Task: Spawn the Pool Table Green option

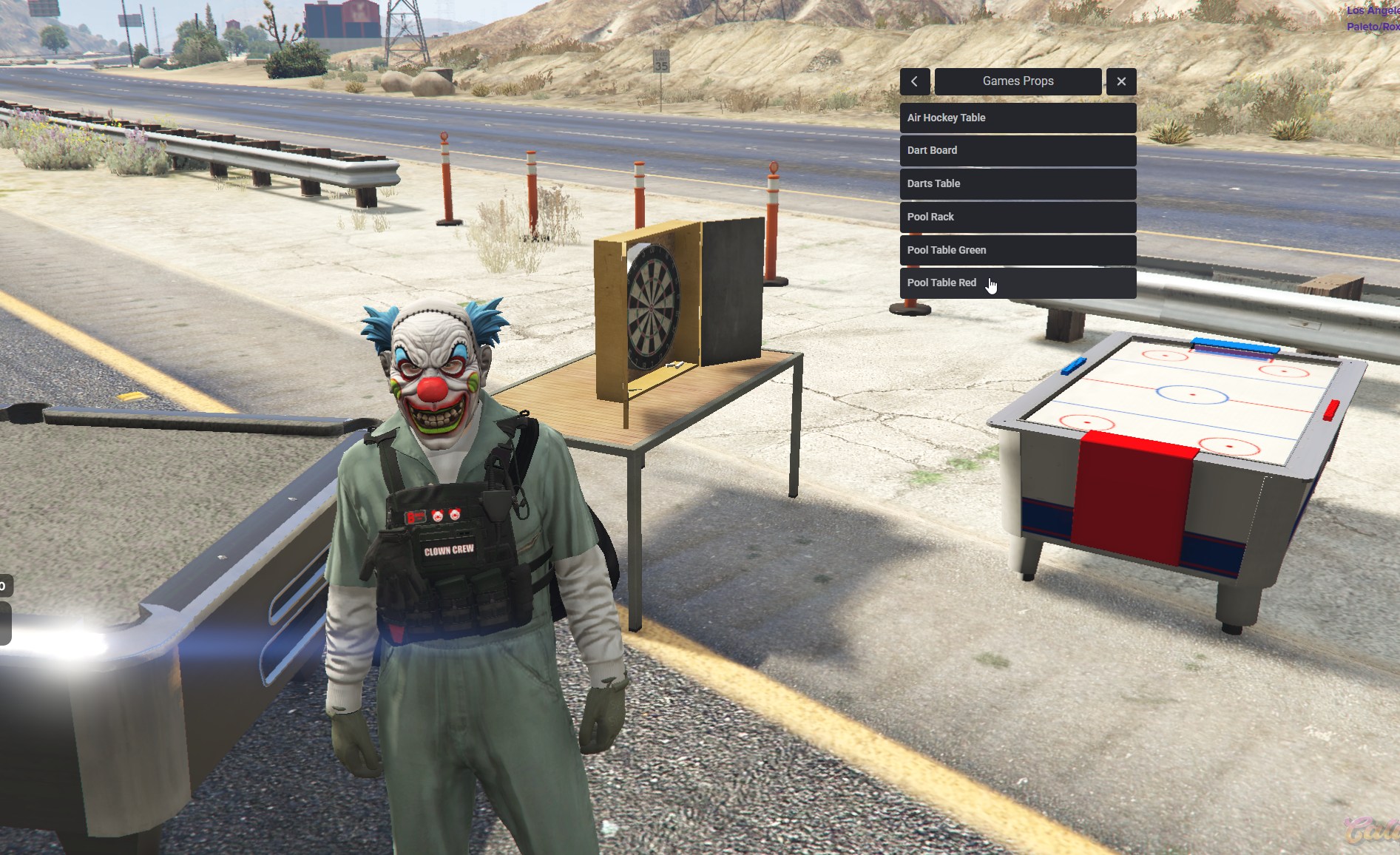Action: (1018, 250)
